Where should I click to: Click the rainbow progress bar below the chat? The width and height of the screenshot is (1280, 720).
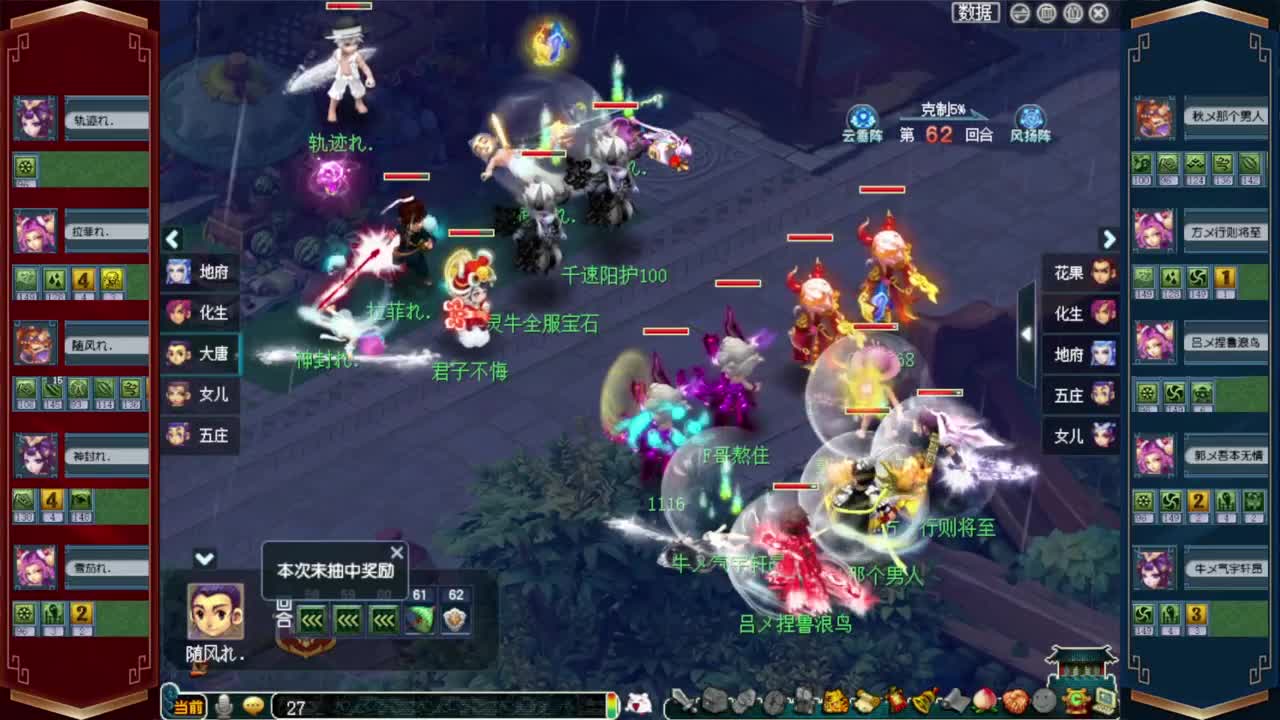612,705
